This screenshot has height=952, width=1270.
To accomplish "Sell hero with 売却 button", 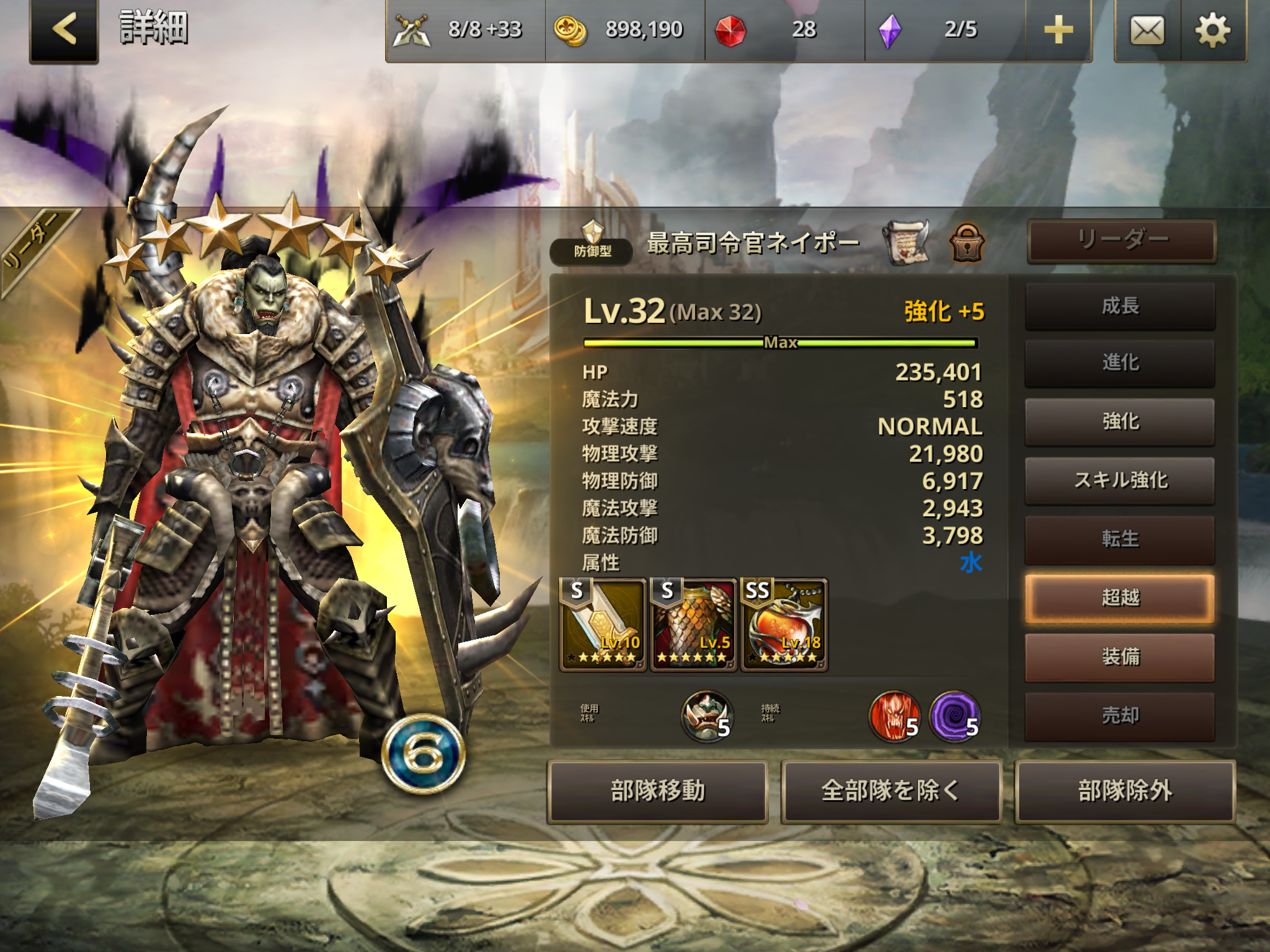I will click(1120, 716).
